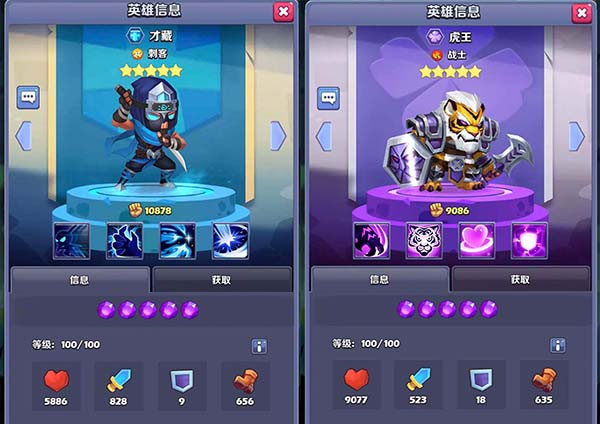Screen dimensions: 600x424
Task: Select 虎王's white tiger face skill
Action: coord(424,240)
